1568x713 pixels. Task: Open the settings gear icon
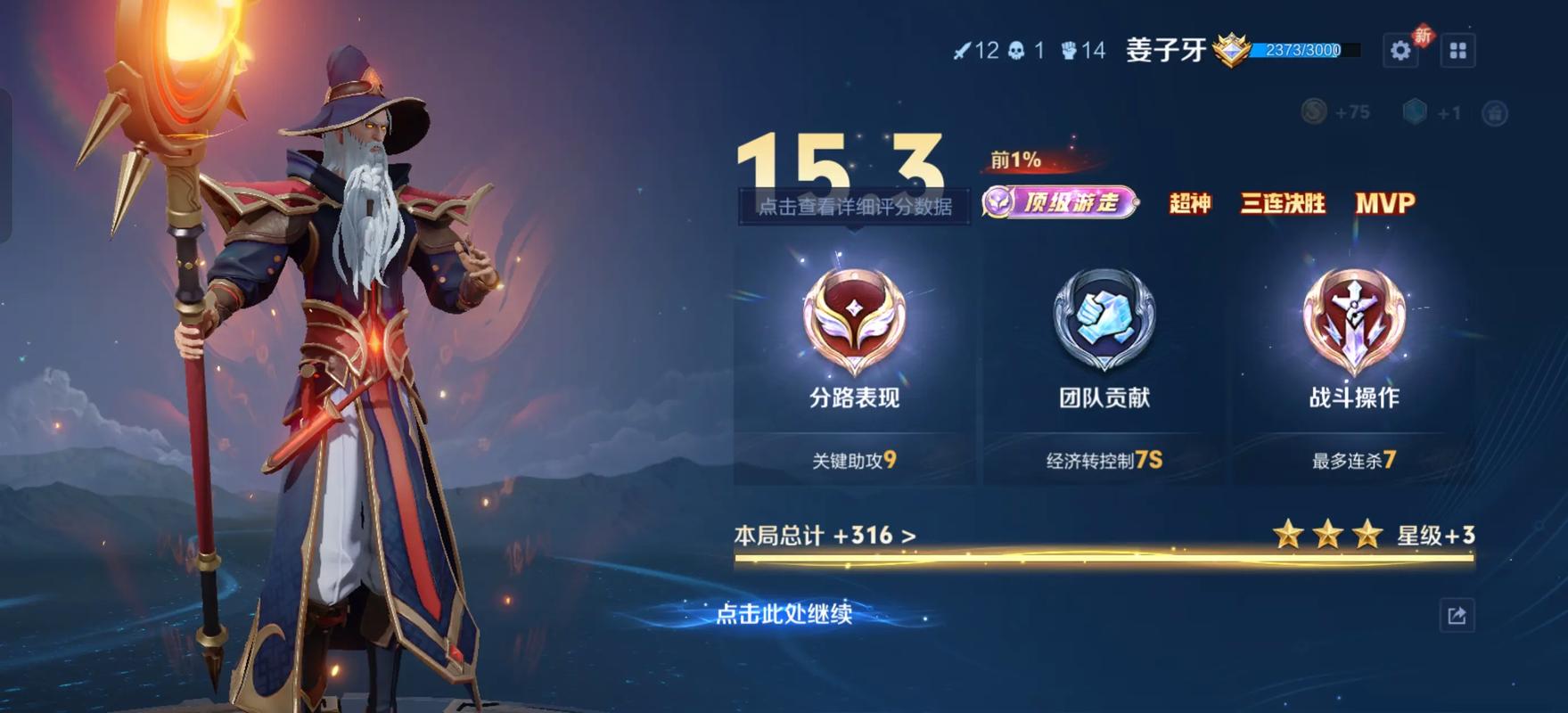point(1400,51)
